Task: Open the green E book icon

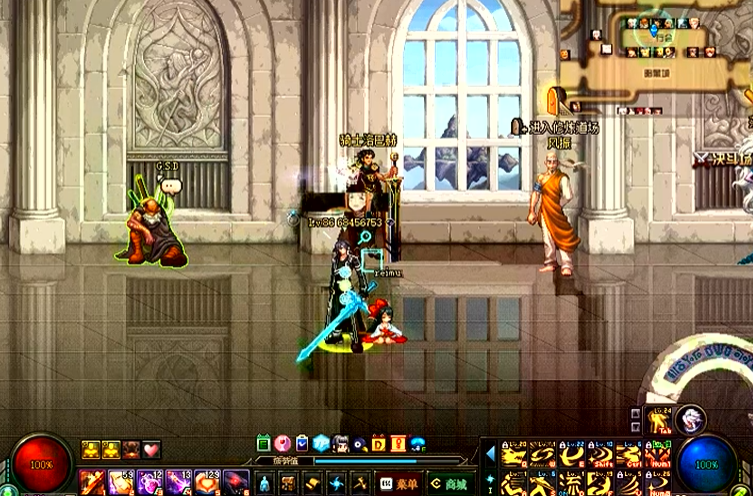Action: (x=264, y=443)
